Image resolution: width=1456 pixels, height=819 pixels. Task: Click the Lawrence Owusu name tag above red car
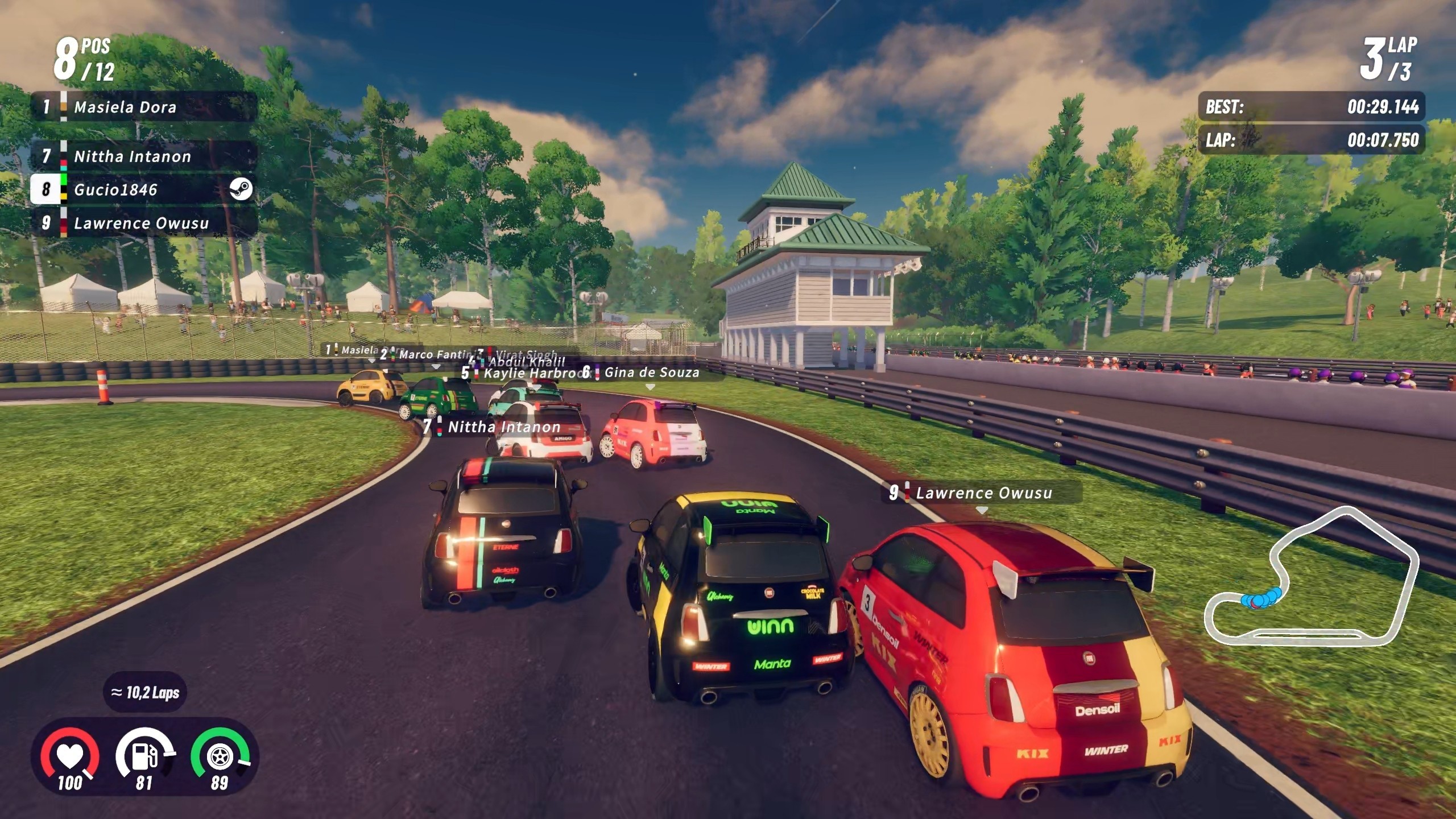(x=983, y=493)
